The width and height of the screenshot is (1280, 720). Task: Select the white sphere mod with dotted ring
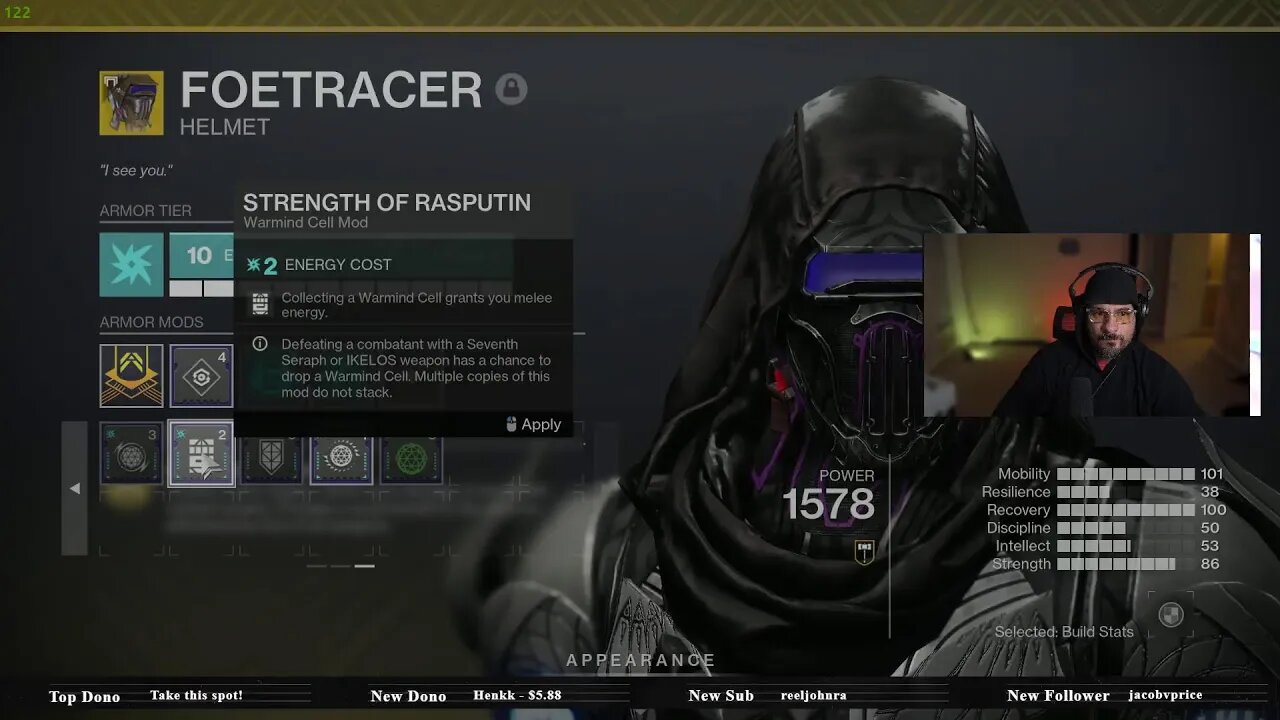[341, 456]
